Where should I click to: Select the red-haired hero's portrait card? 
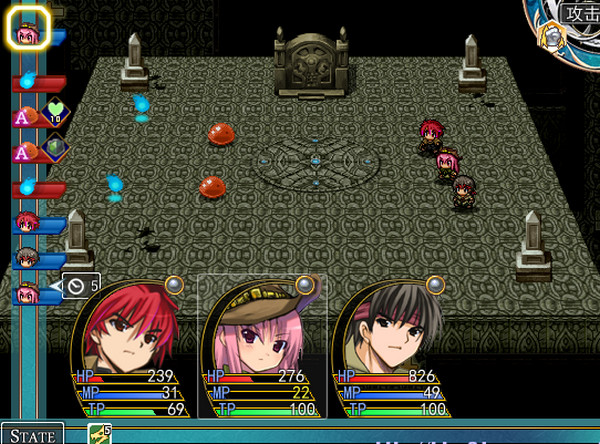(x=128, y=345)
